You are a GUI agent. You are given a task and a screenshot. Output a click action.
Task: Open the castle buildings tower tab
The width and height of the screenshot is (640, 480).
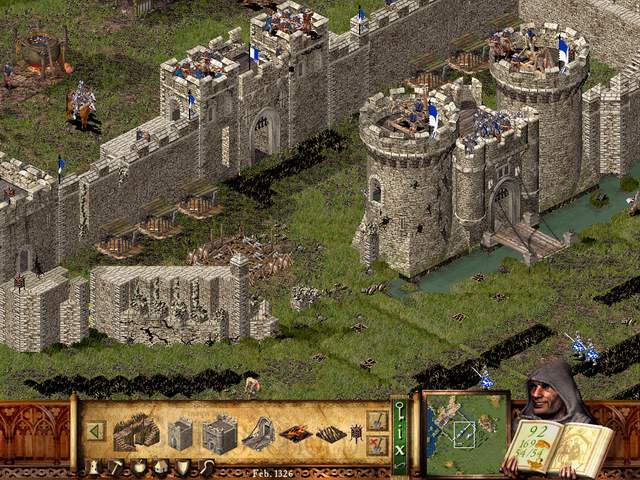(93, 467)
